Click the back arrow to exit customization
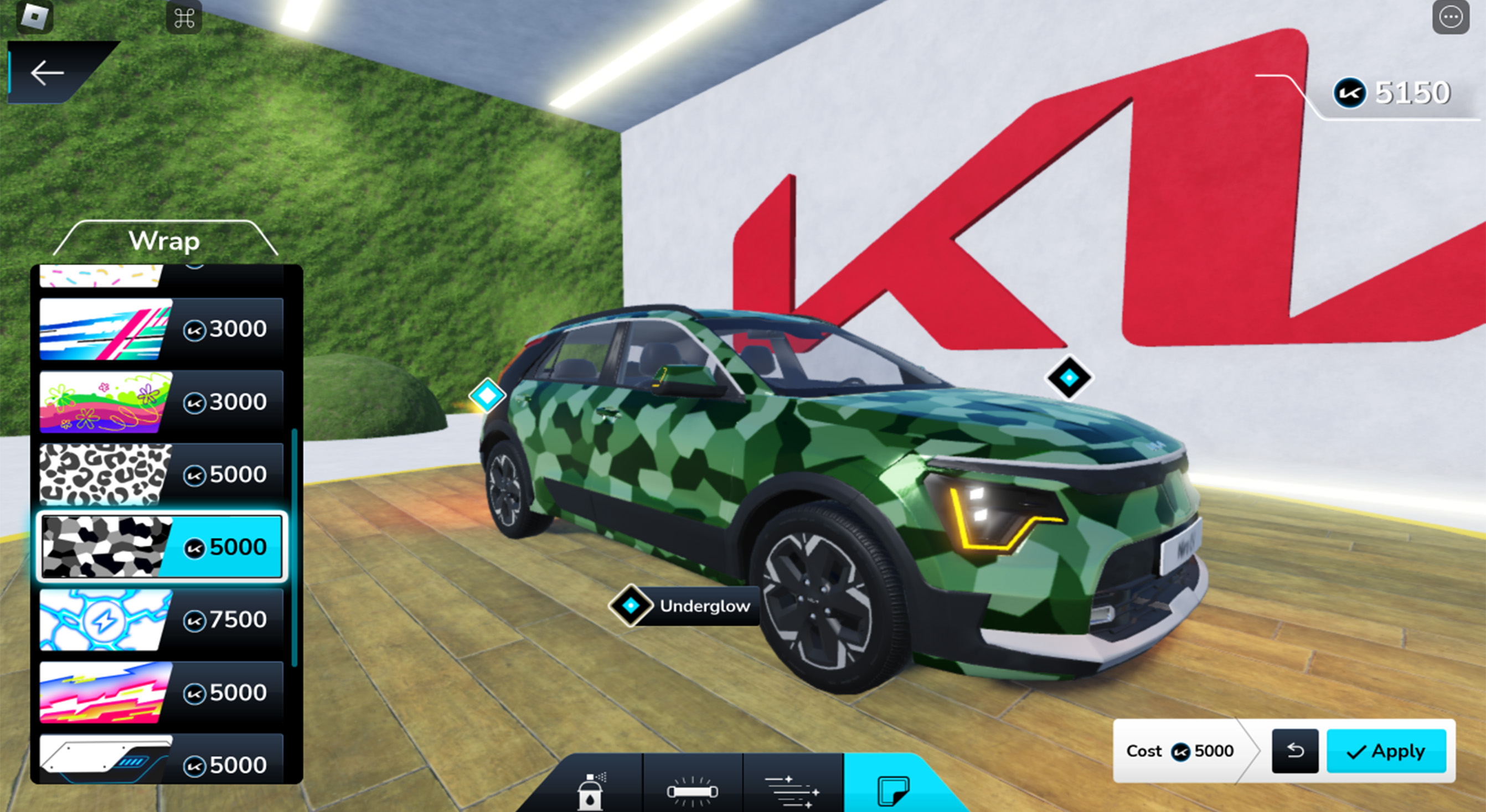The height and width of the screenshot is (812, 1486). point(46,73)
